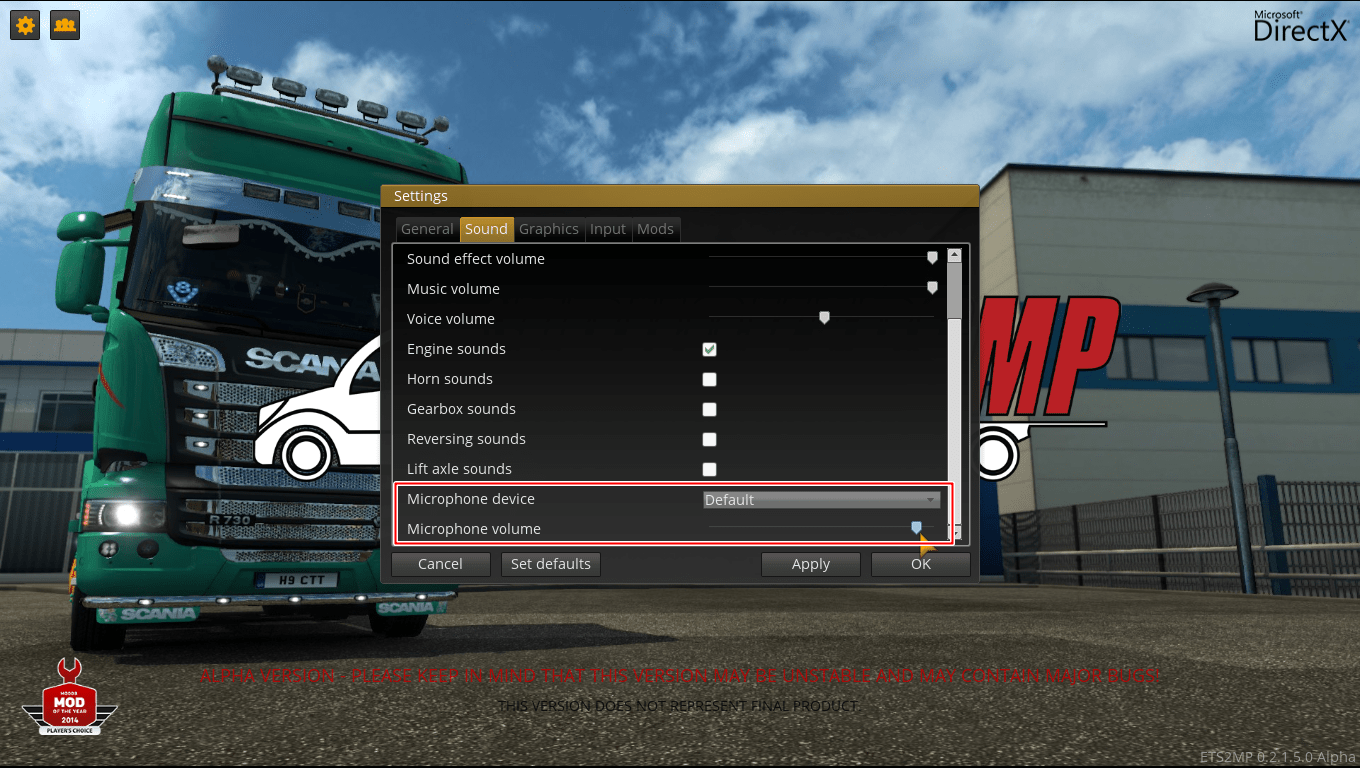Confirm settings with OK
This screenshot has width=1360, height=768.
click(919, 564)
